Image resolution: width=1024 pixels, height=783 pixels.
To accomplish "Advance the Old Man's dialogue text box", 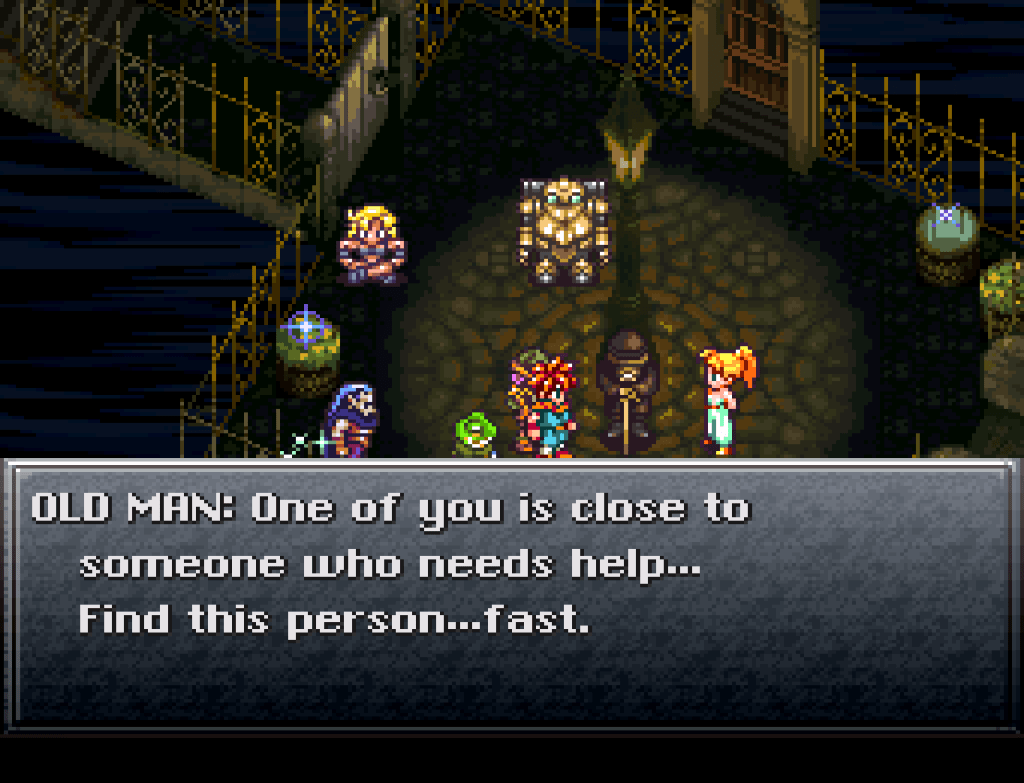I will 511,593.
